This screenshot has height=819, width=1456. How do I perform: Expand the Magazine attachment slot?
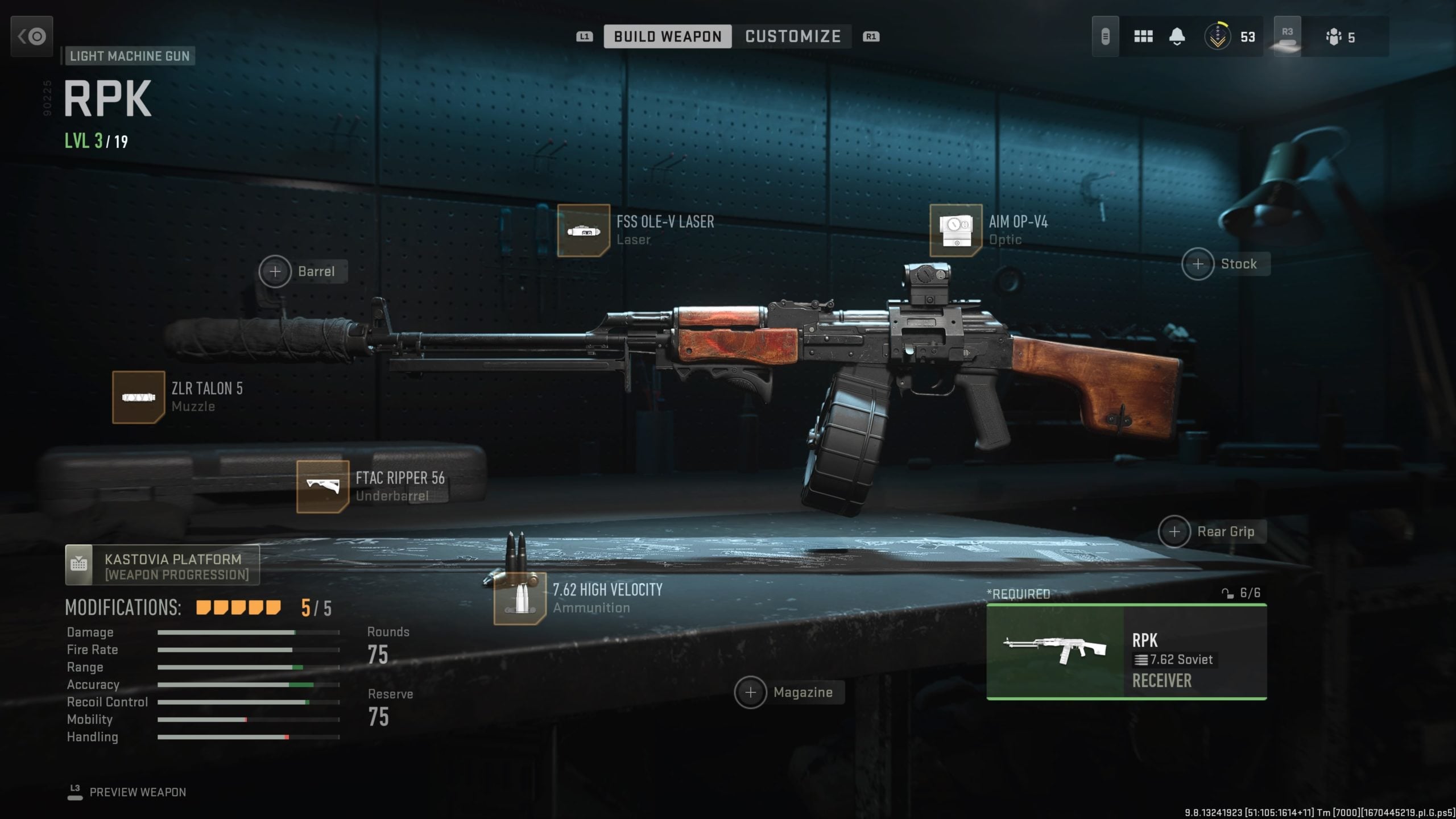click(752, 693)
